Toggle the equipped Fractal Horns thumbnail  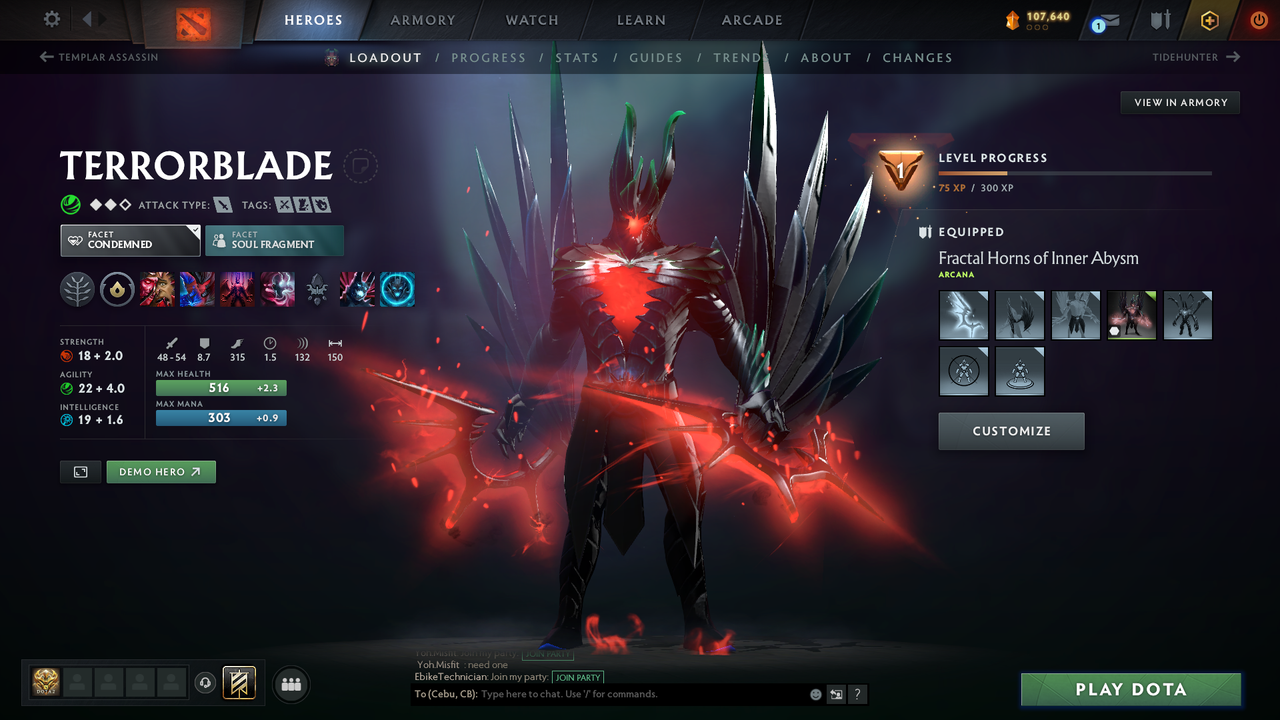pyautogui.click(x=1131, y=315)
